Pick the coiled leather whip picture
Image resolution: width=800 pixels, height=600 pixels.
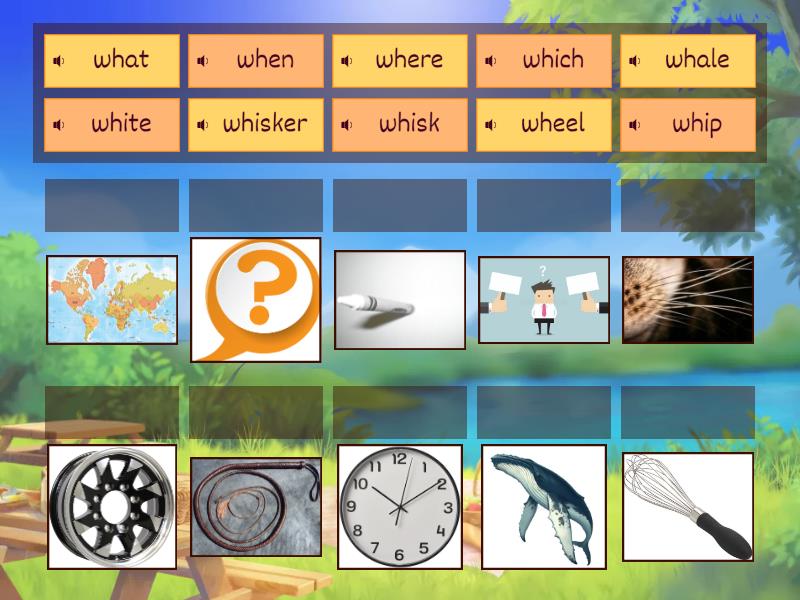pyautogui.click(x=256, y=506)
